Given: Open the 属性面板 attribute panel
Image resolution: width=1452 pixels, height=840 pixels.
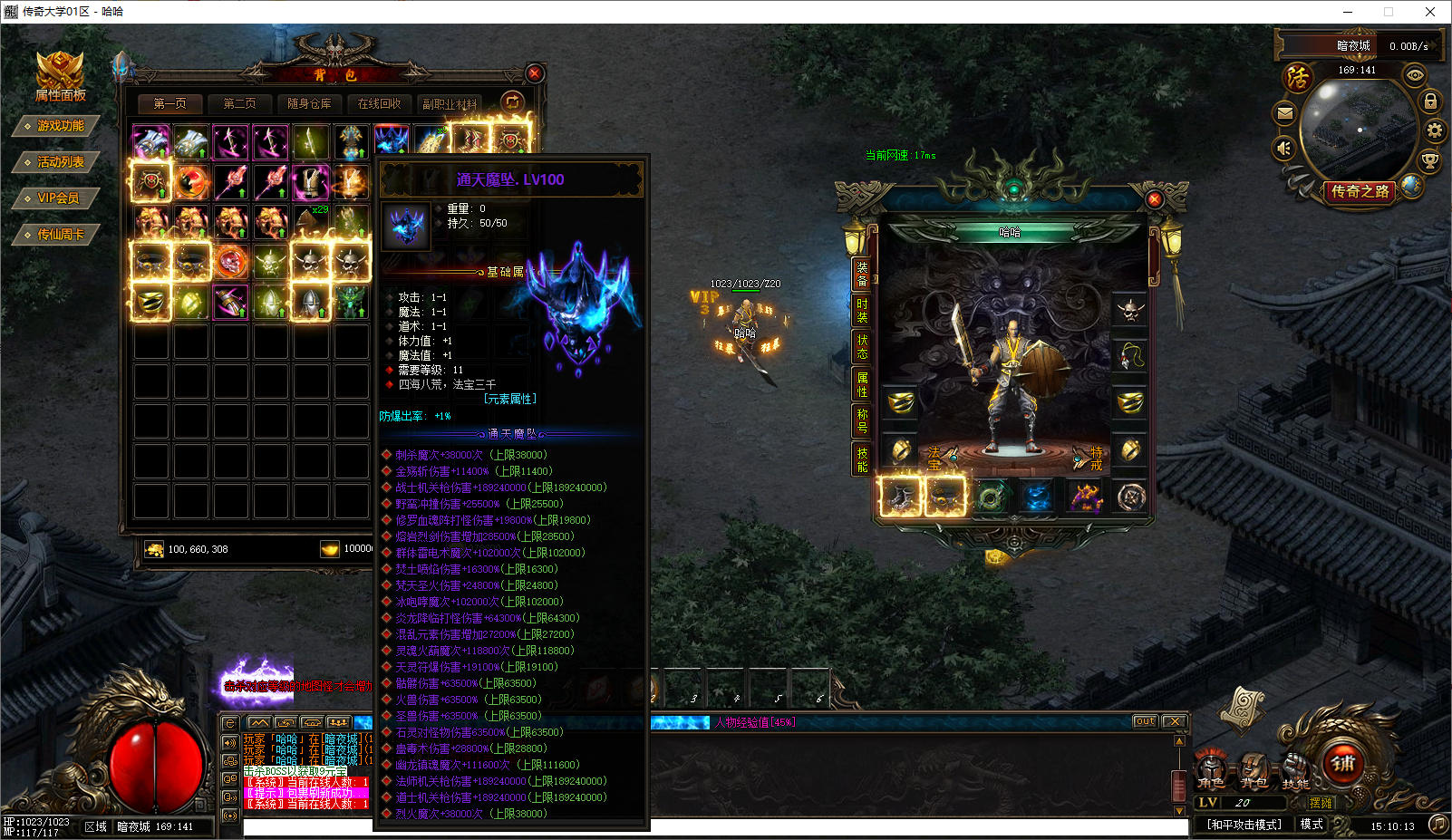Looking at the screenshot, I should [60, 78].
